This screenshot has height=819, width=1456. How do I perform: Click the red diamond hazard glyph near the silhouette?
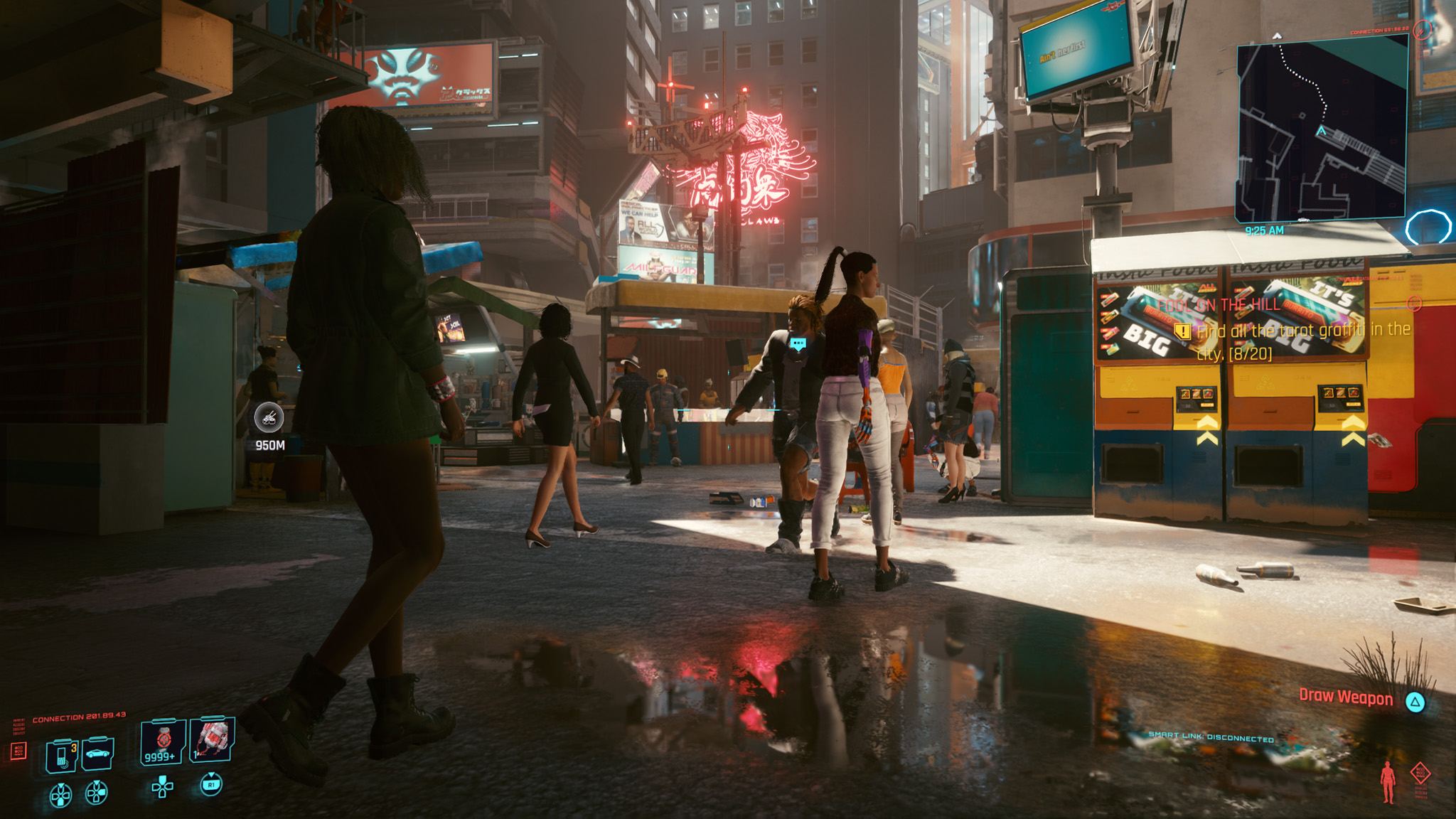1420,772
